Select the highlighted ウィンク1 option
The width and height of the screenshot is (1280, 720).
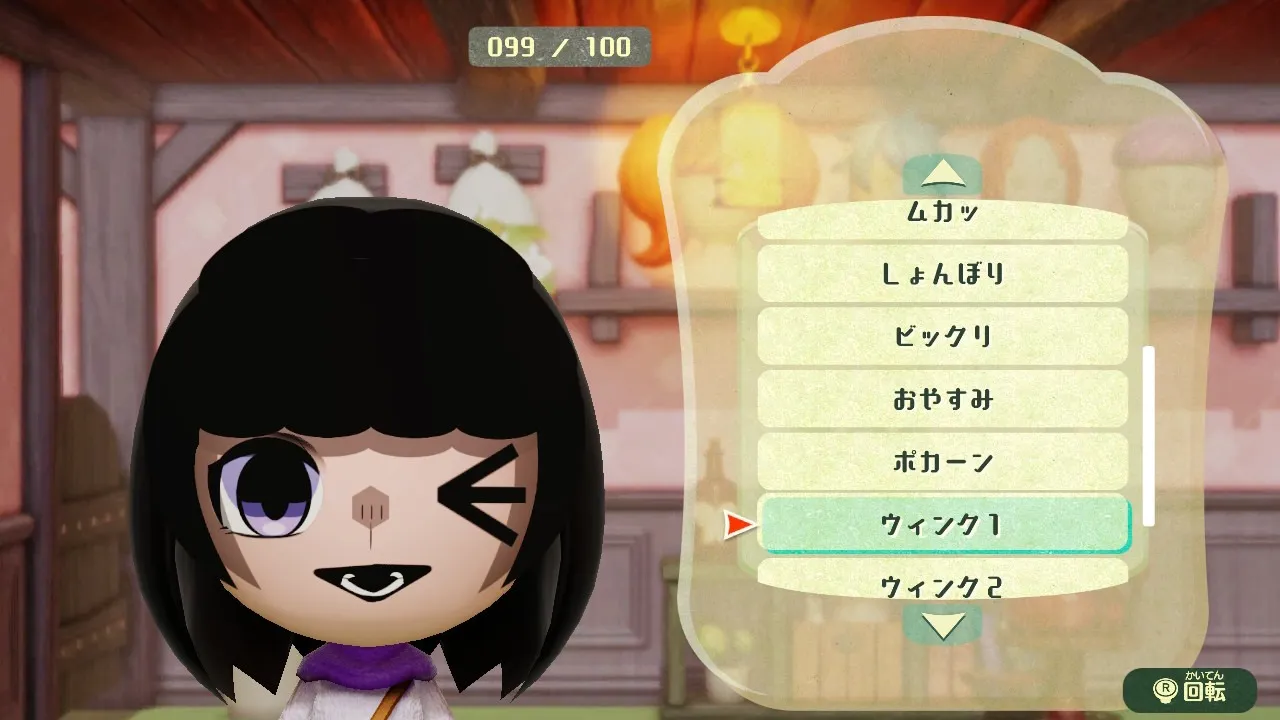tap(942, 524)
